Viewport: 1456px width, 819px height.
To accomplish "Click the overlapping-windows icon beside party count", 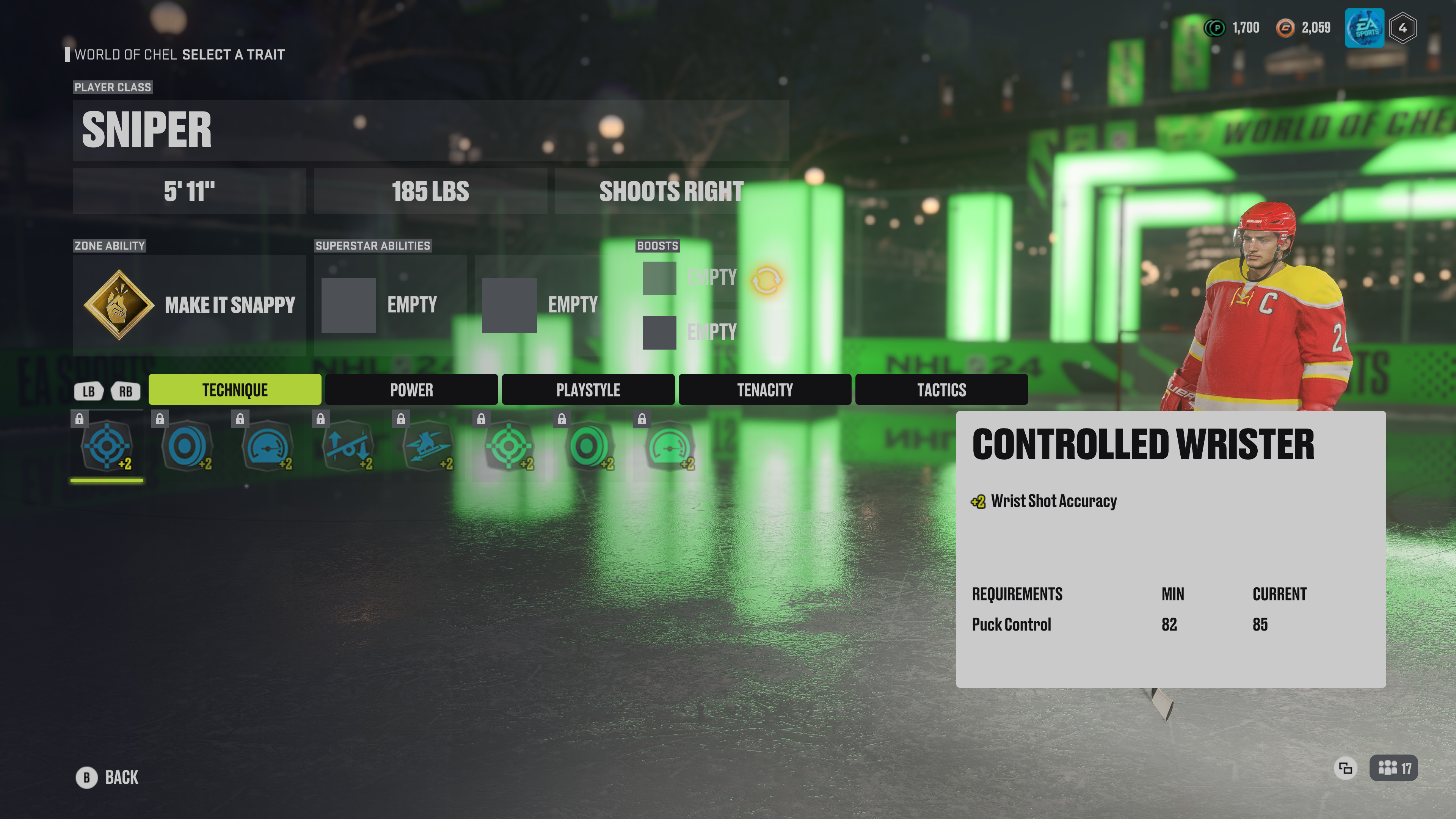I will (1345, 768).
